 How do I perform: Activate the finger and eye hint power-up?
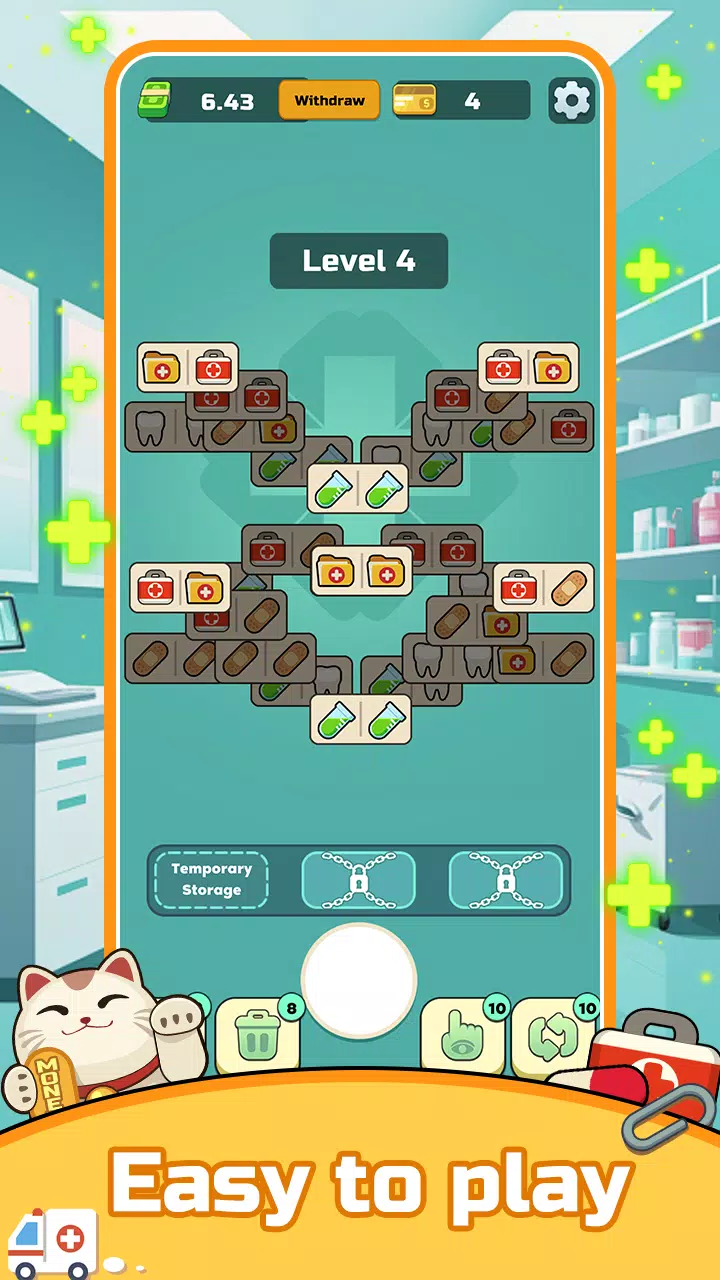463,1036
